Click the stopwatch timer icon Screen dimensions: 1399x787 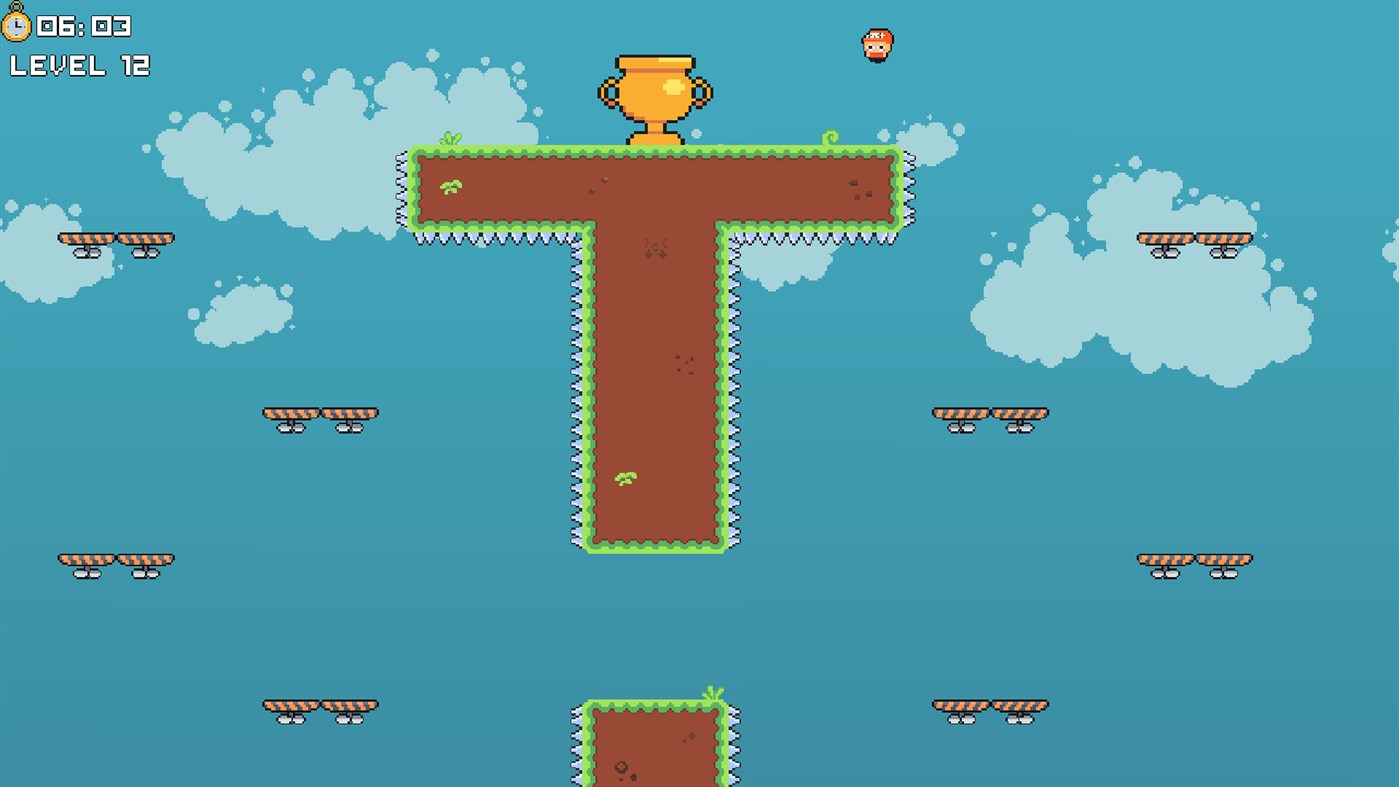[x=20, y=27]
